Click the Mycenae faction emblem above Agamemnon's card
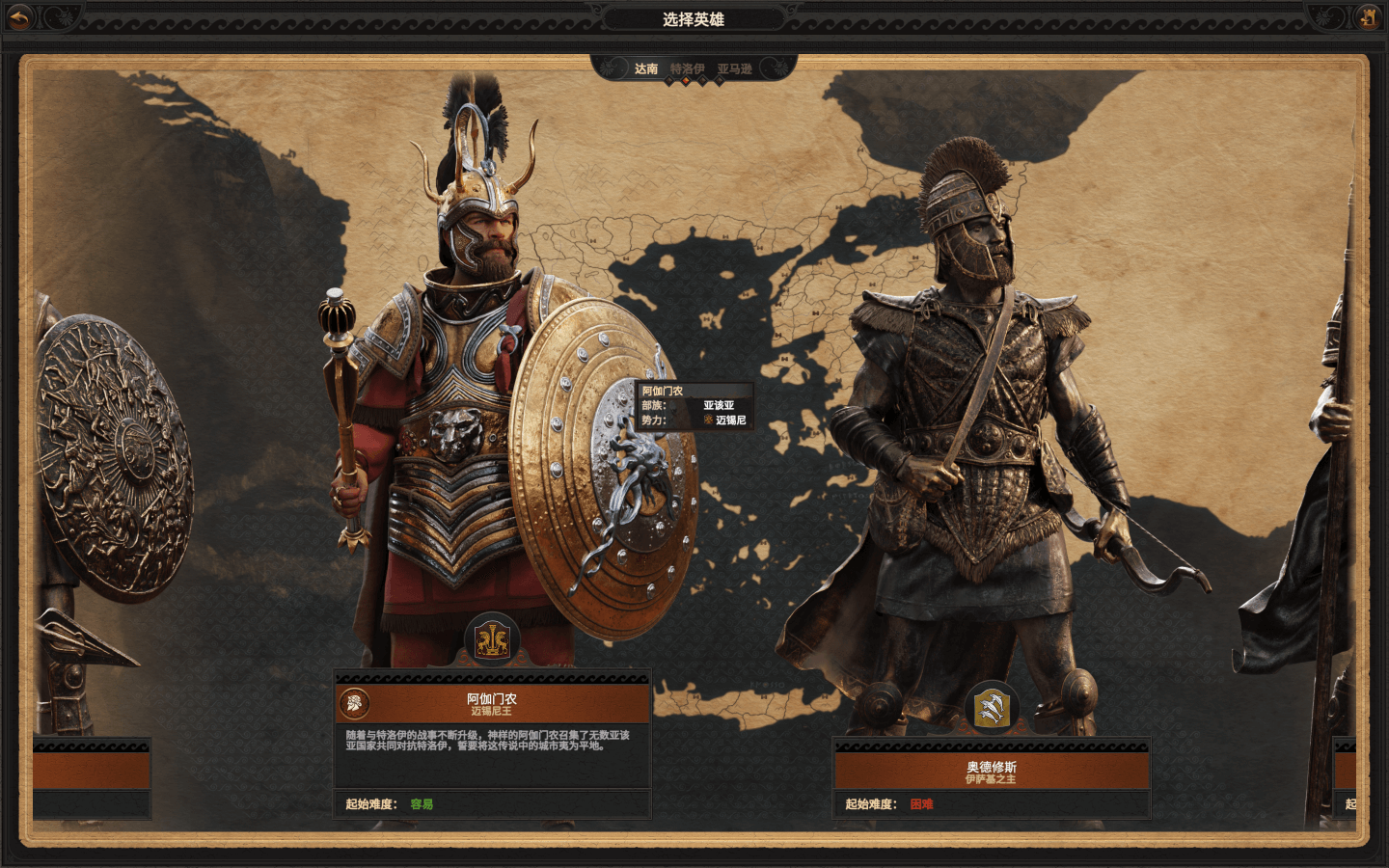 coord(492,639)
